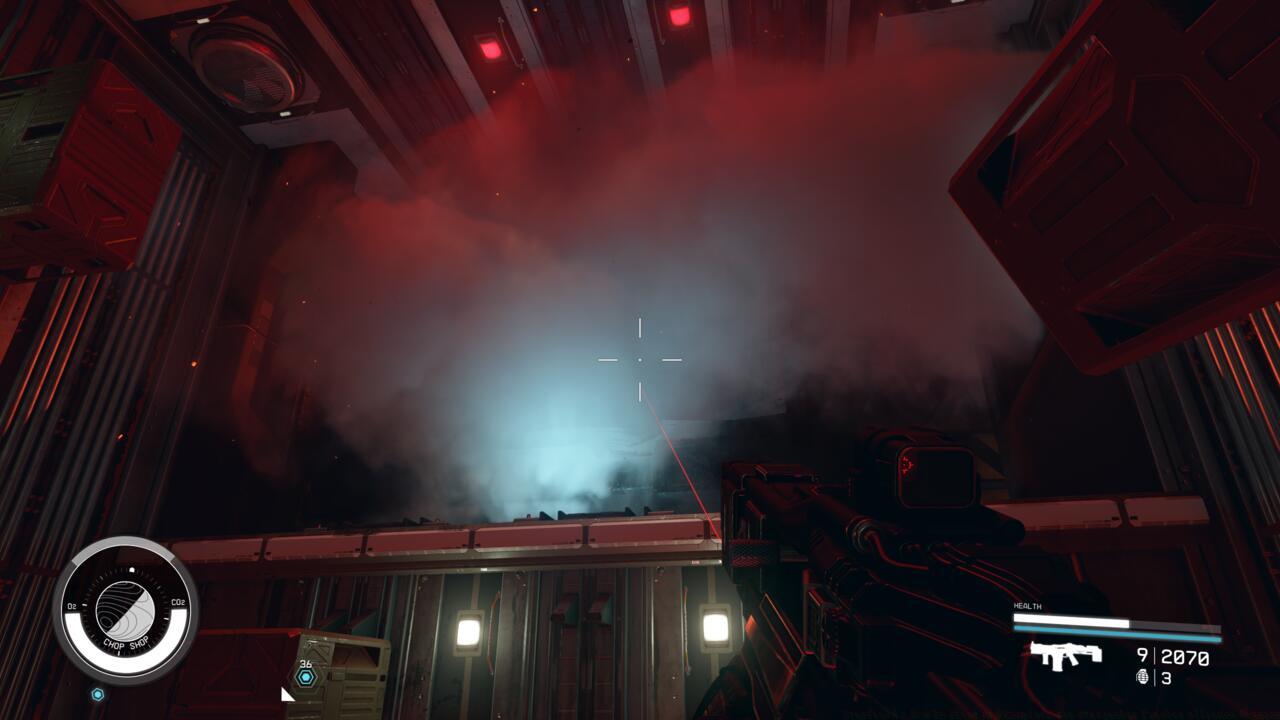Click the white player heading marker on compass
This screenshot has height=720, width=1280.
131,569
